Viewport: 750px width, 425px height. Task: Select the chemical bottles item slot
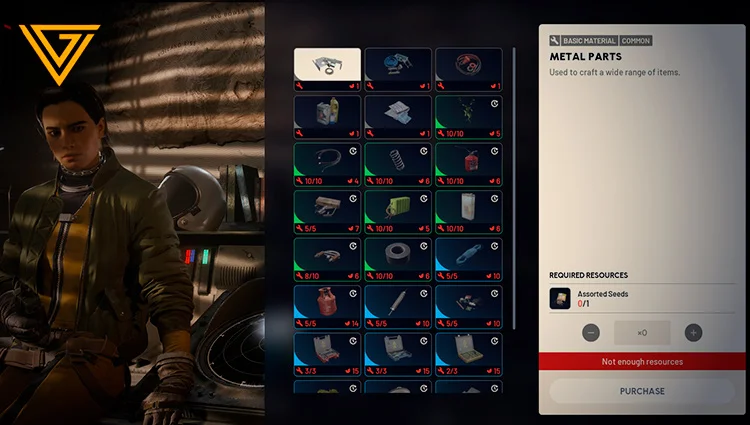[327, 116]
